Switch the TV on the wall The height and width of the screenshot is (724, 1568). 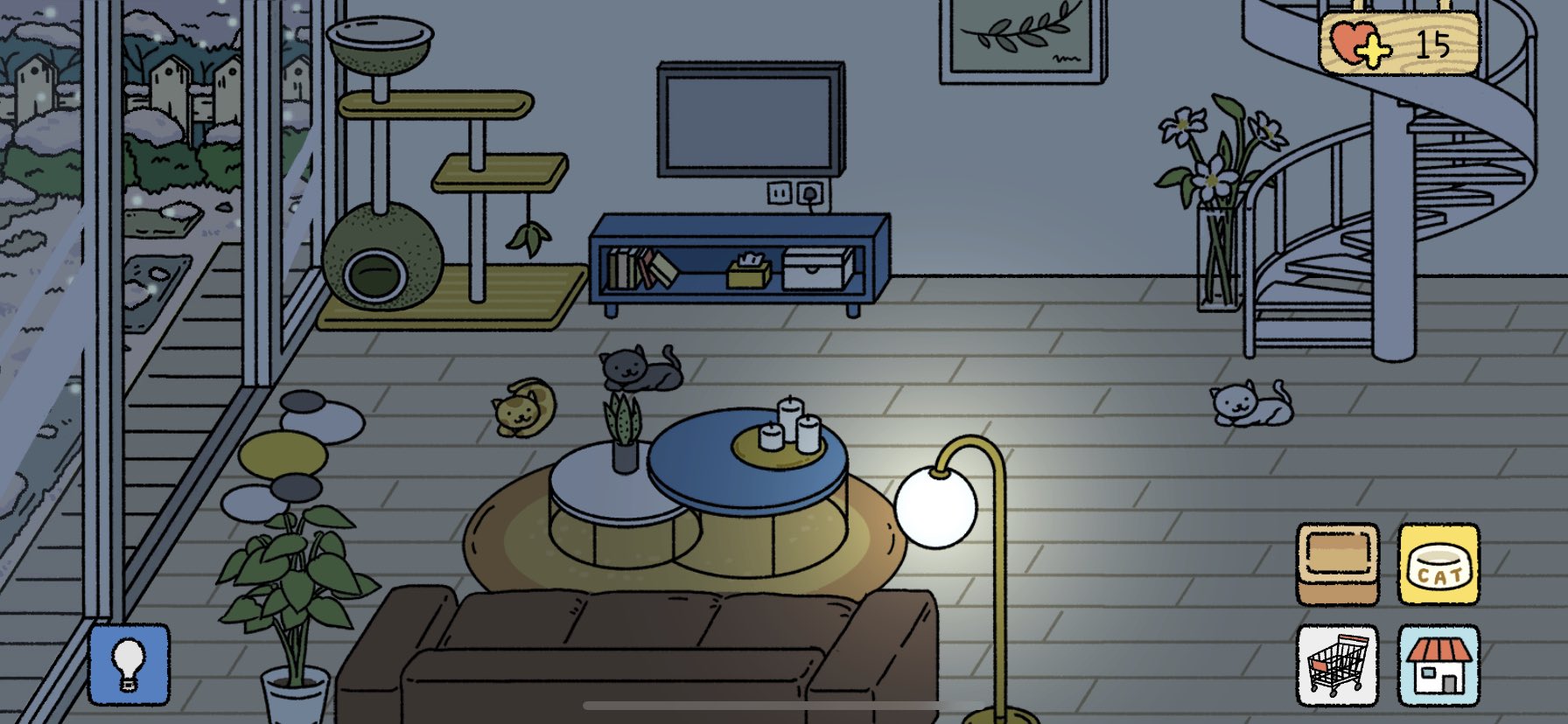[751, 122]
